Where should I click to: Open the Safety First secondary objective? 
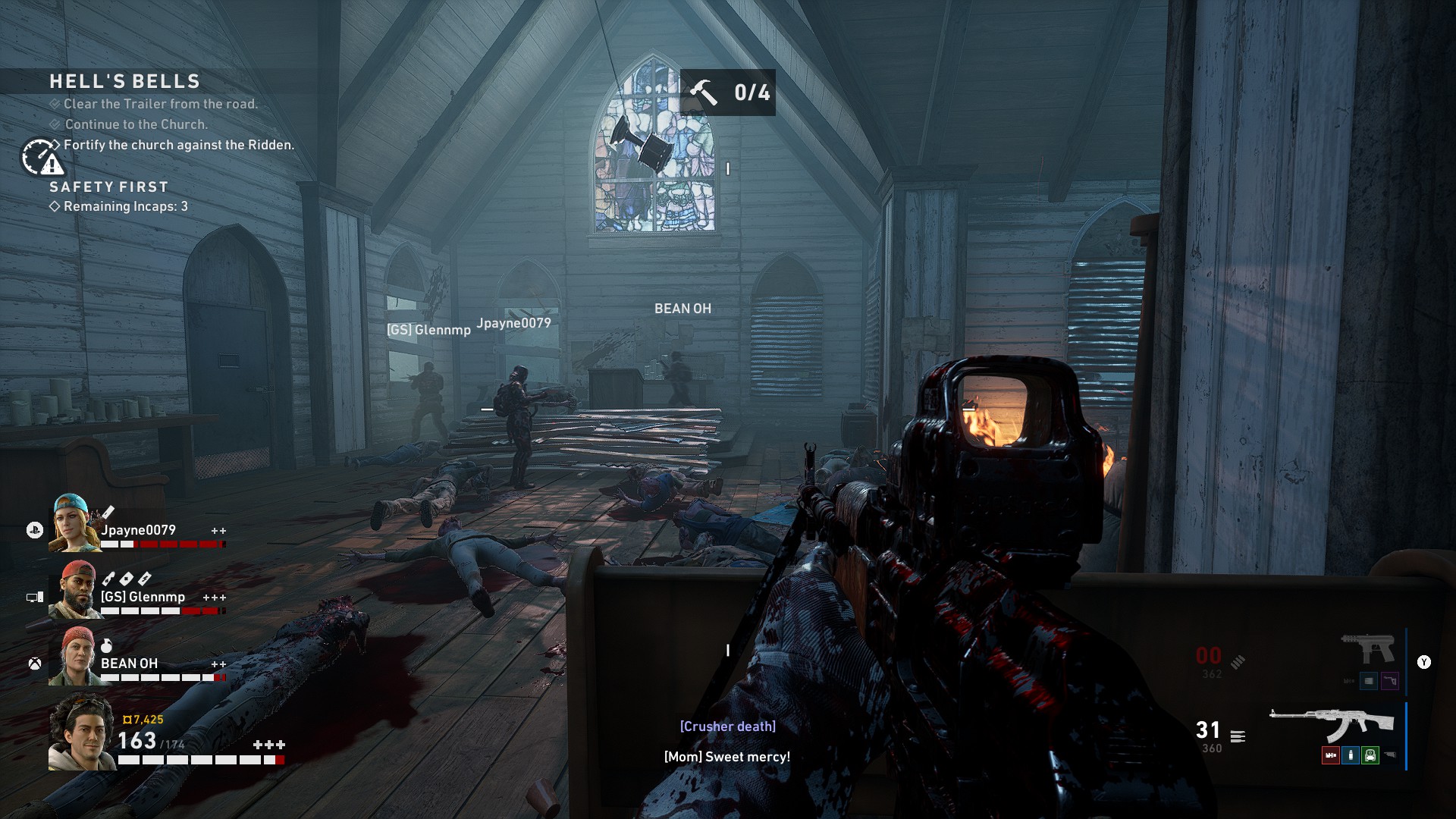109,187
